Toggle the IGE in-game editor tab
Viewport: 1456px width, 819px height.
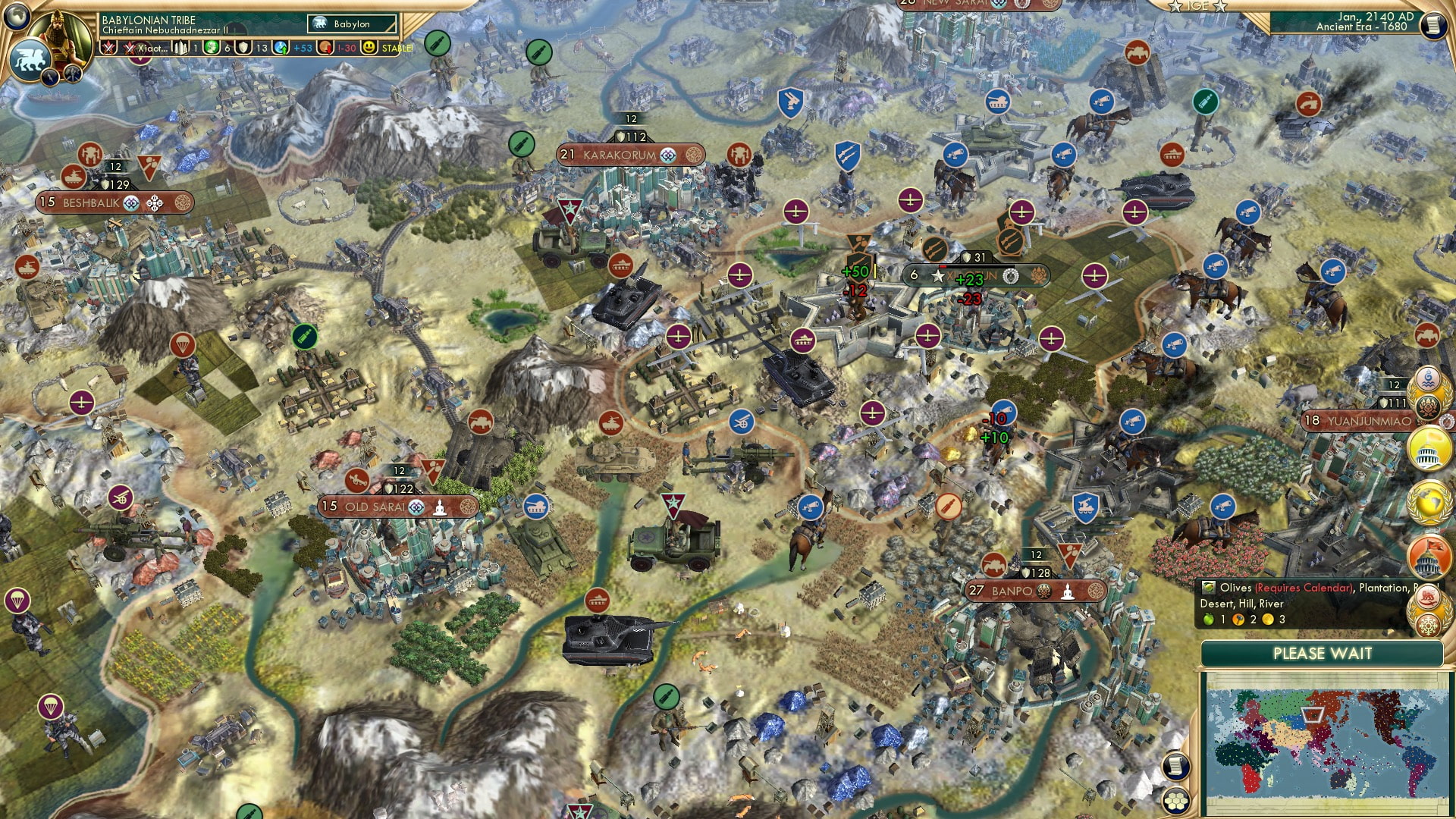[x=1198, y=6]
